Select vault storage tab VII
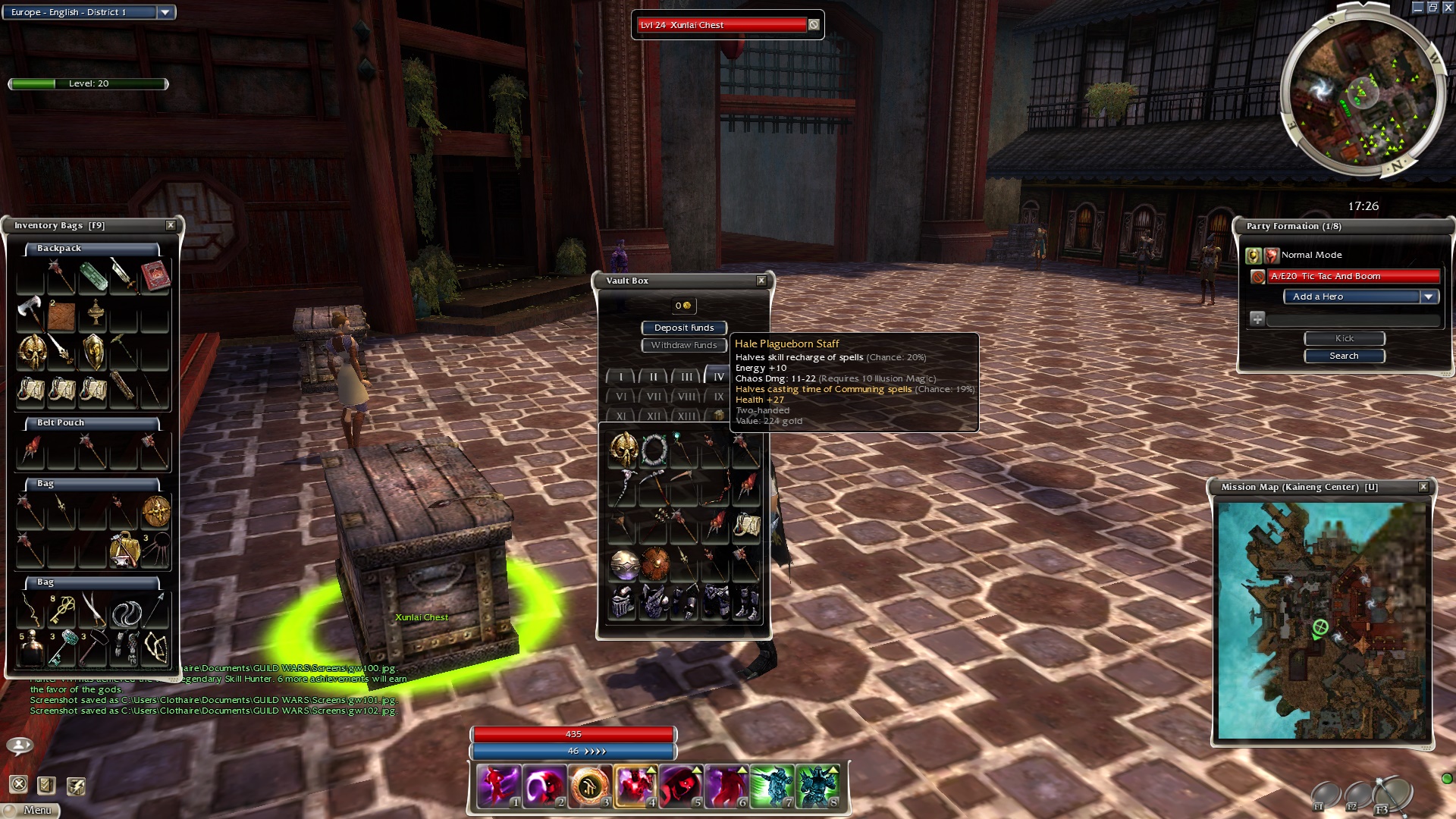1456x819 pixels. 653,397
